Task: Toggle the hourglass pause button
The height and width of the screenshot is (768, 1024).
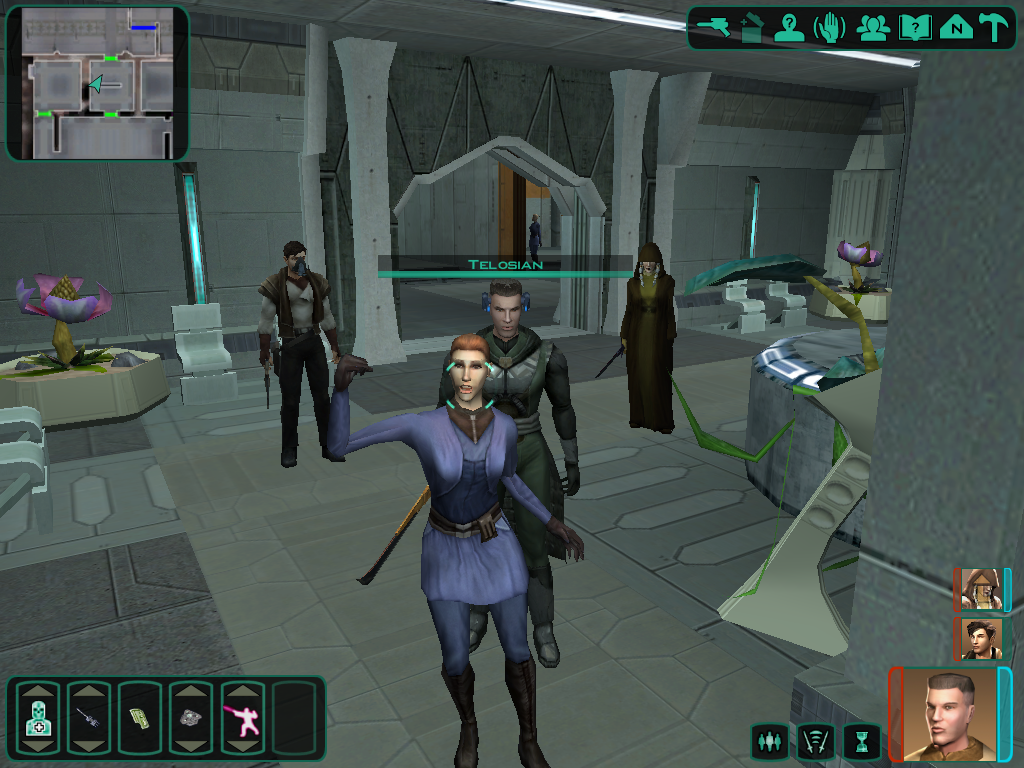Action: pyautogui.click(x=860, y=741)
